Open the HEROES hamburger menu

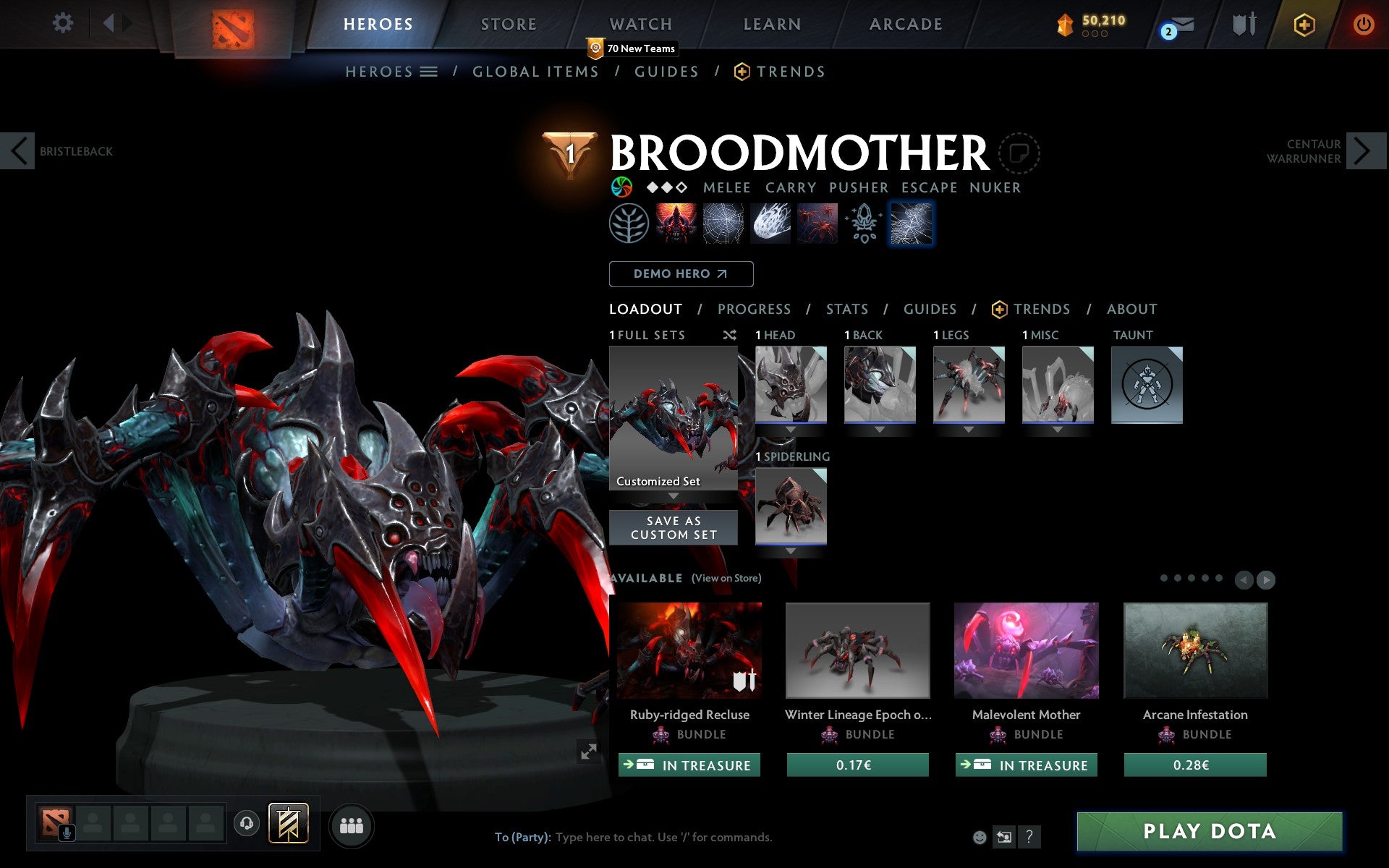click(429, 72)
